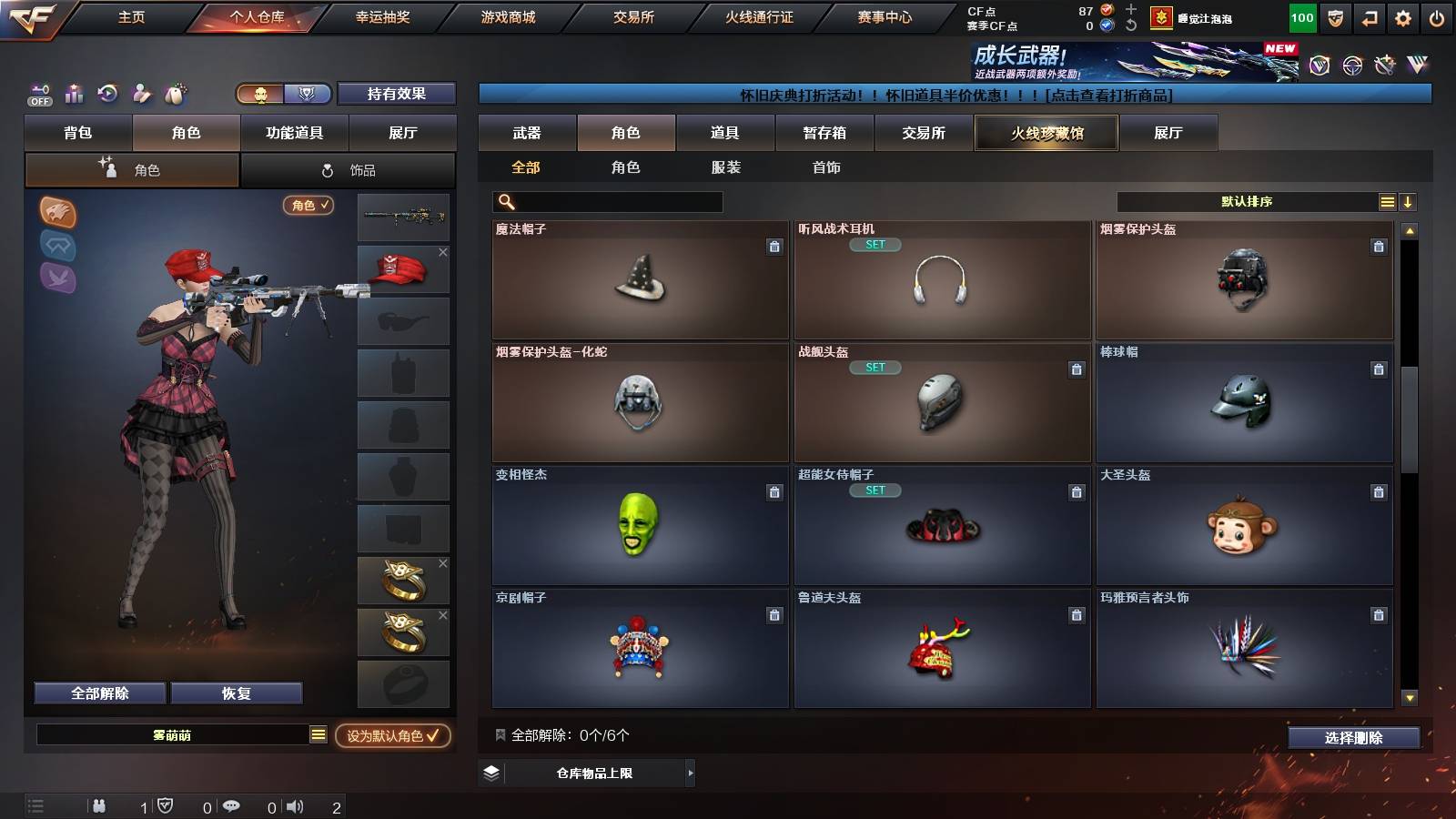This screenshot has height=819, width=1456.
Task: Click the layers icon beside 仓库物品上限
Action: click(490, 773)
